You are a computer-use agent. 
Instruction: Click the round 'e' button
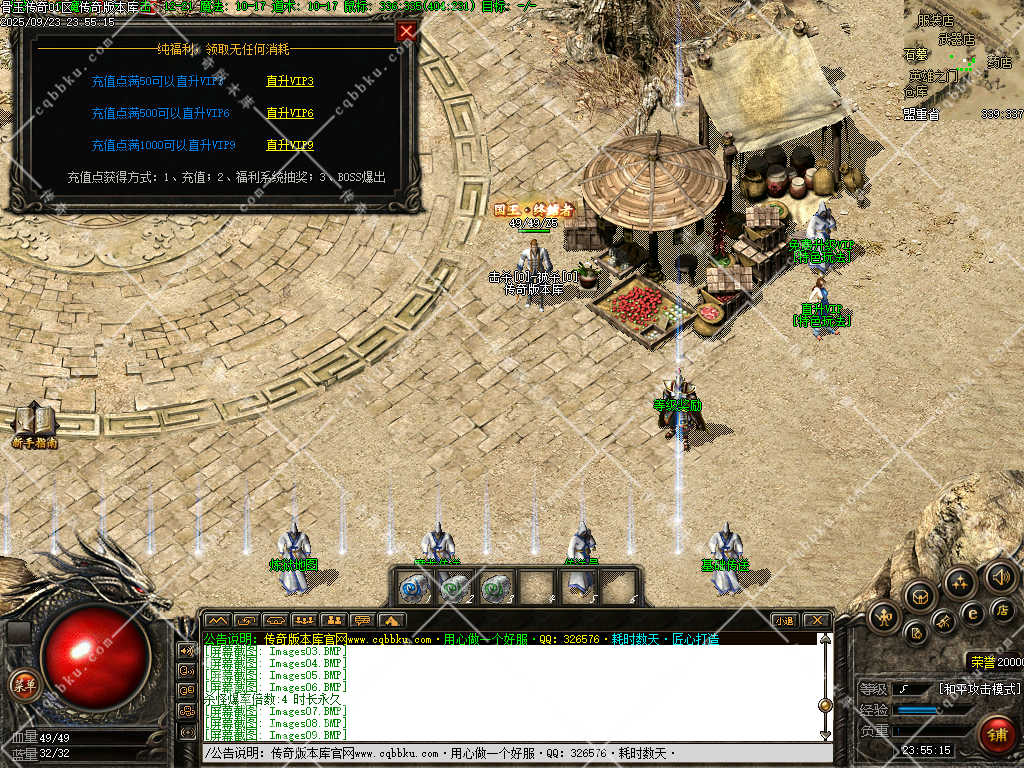(971, 613)
